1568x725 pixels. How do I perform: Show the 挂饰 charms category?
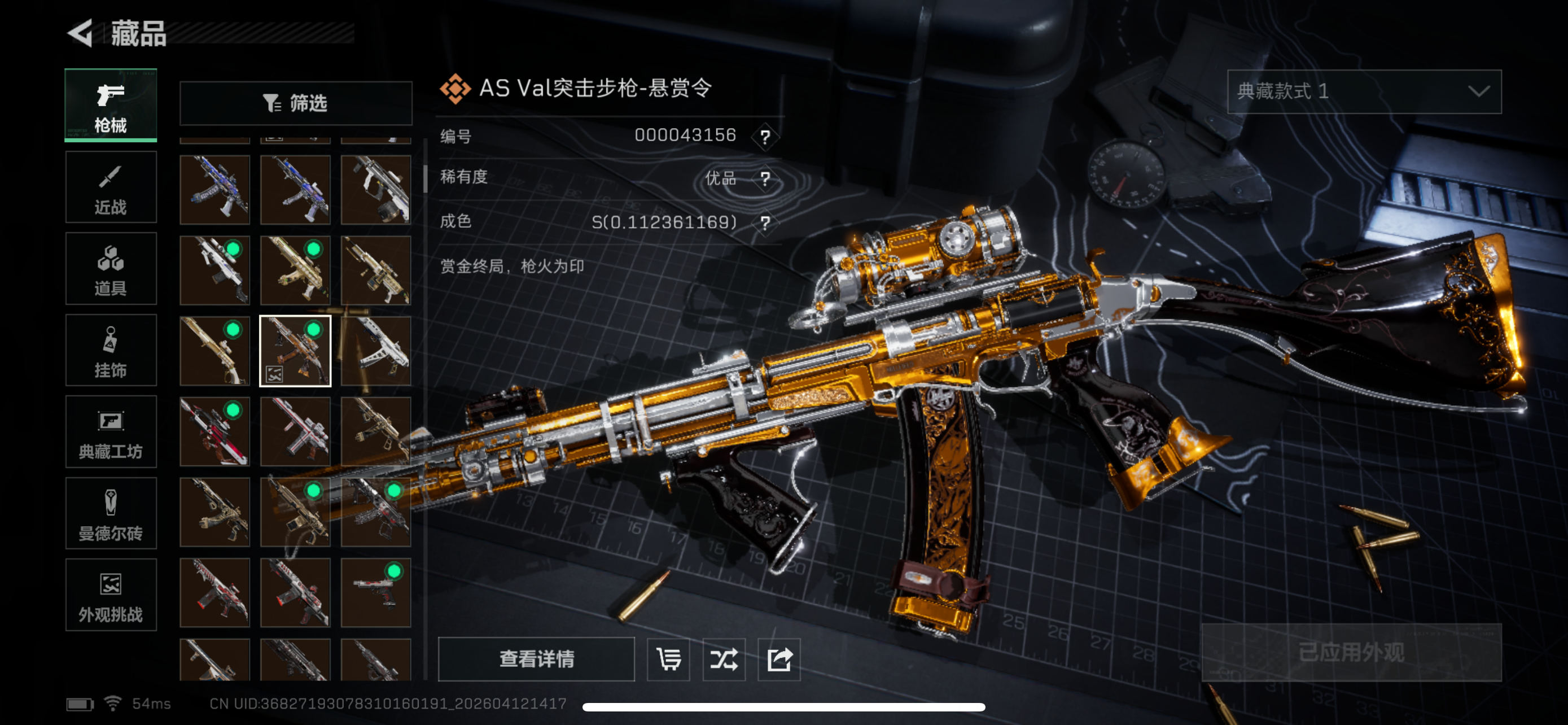tap(111, 350)
